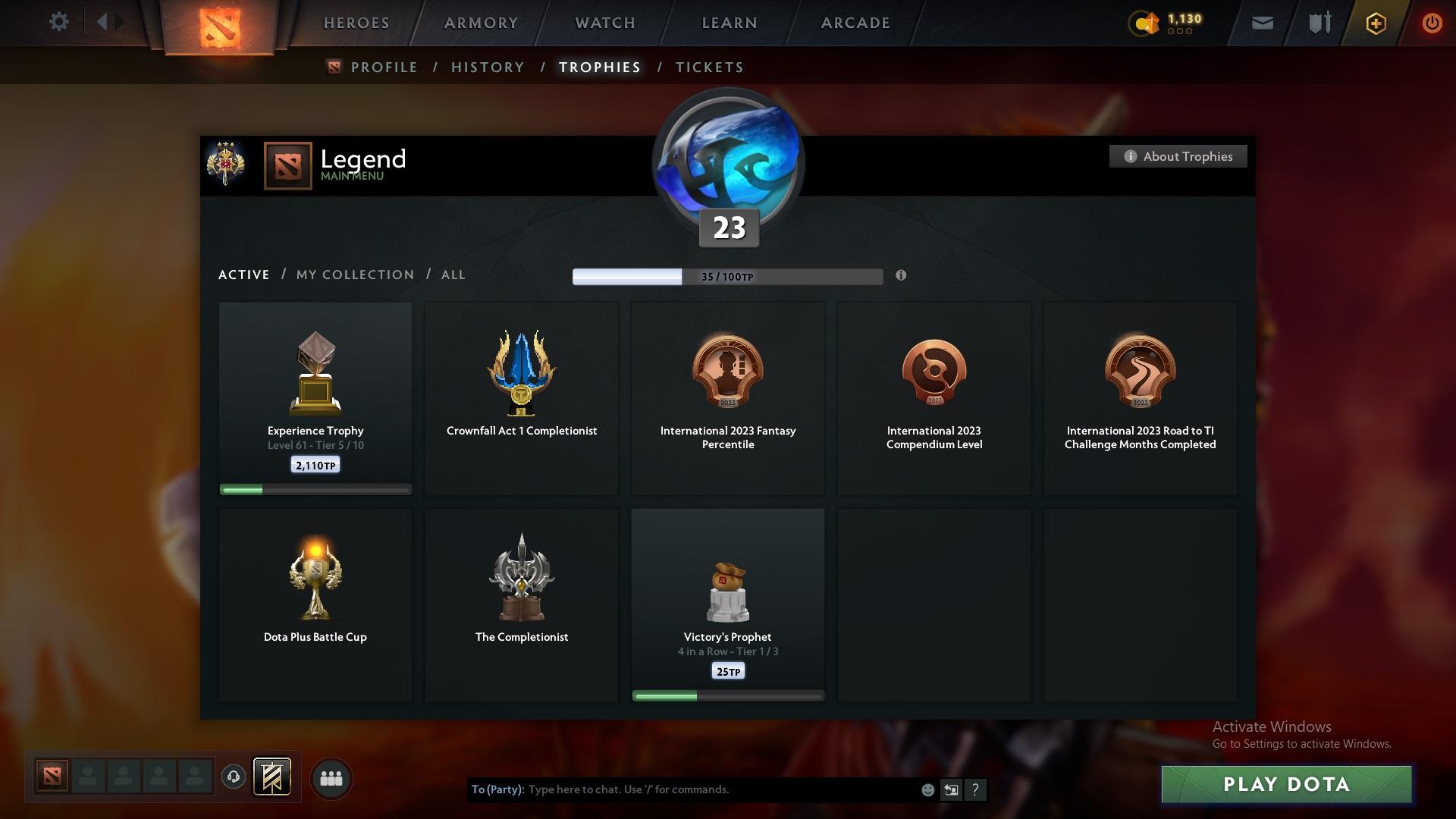Toggle the voice chat headset icon

[234, 777]
